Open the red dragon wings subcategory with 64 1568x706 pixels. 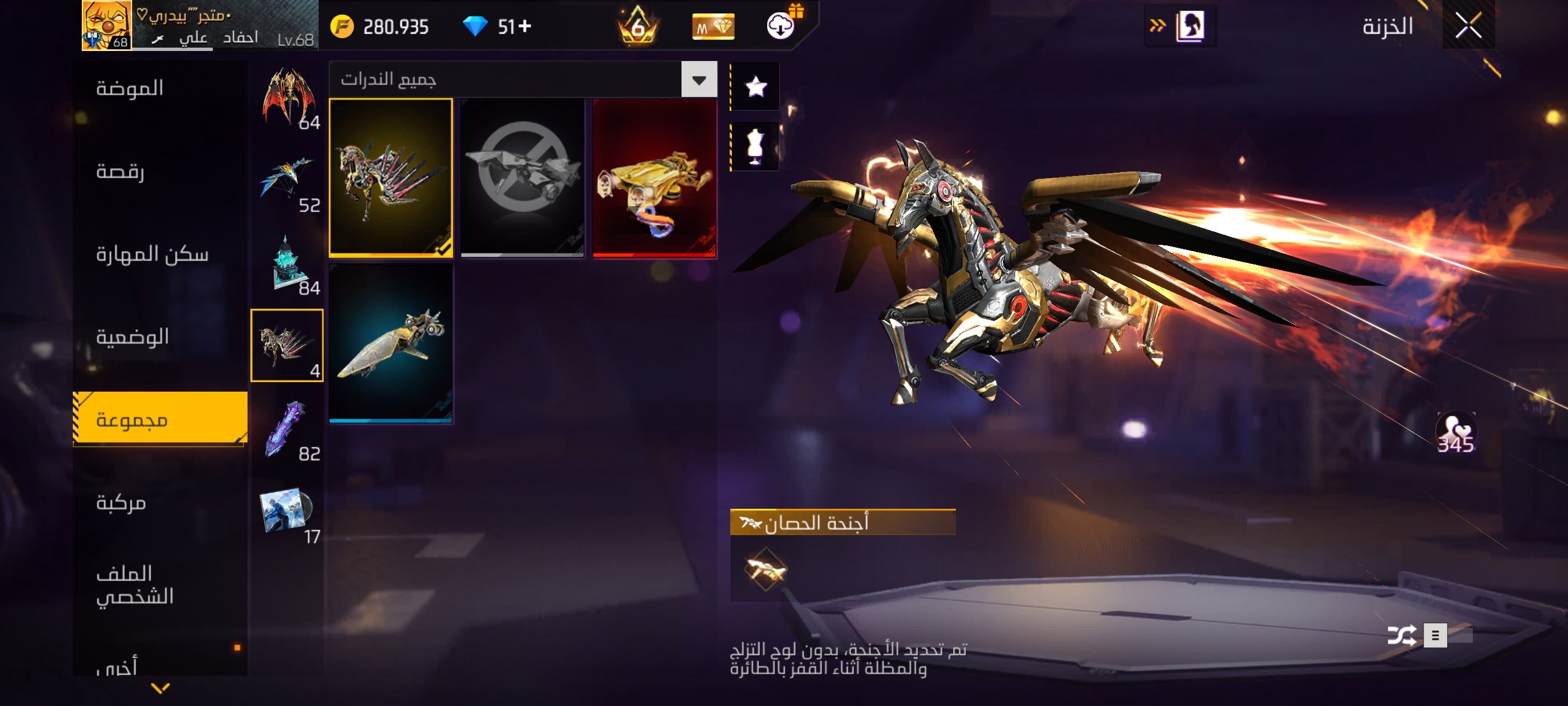click(287, 97)
